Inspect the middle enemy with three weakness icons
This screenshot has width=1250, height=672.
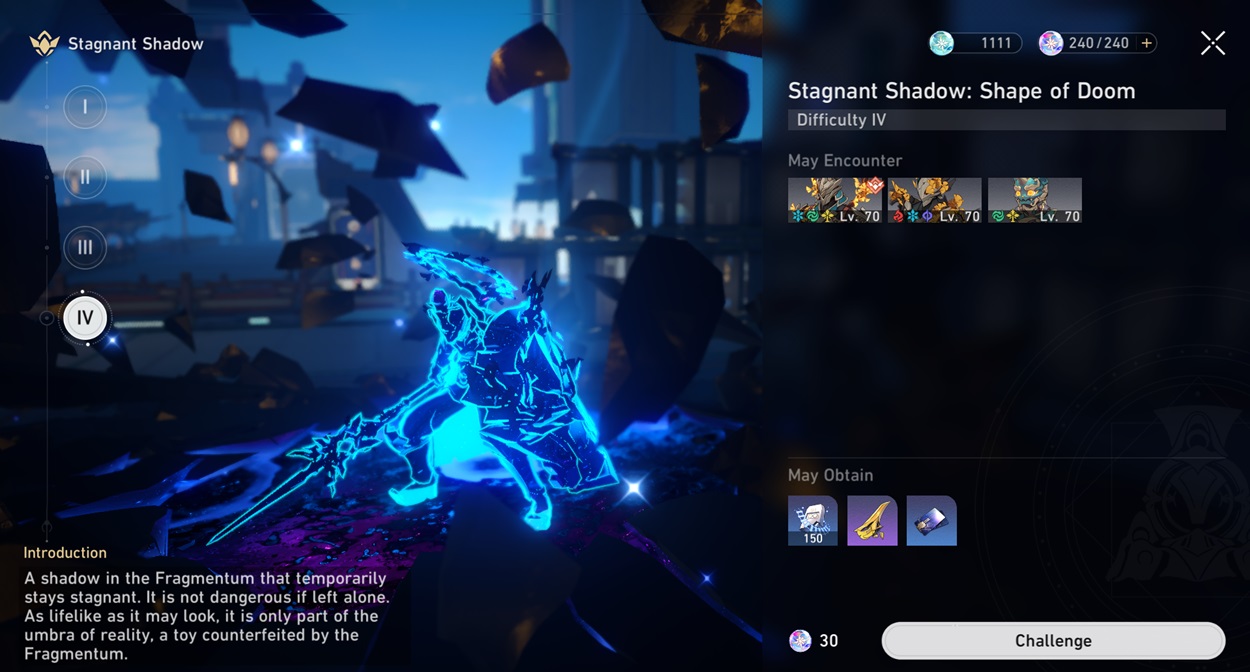935,200
